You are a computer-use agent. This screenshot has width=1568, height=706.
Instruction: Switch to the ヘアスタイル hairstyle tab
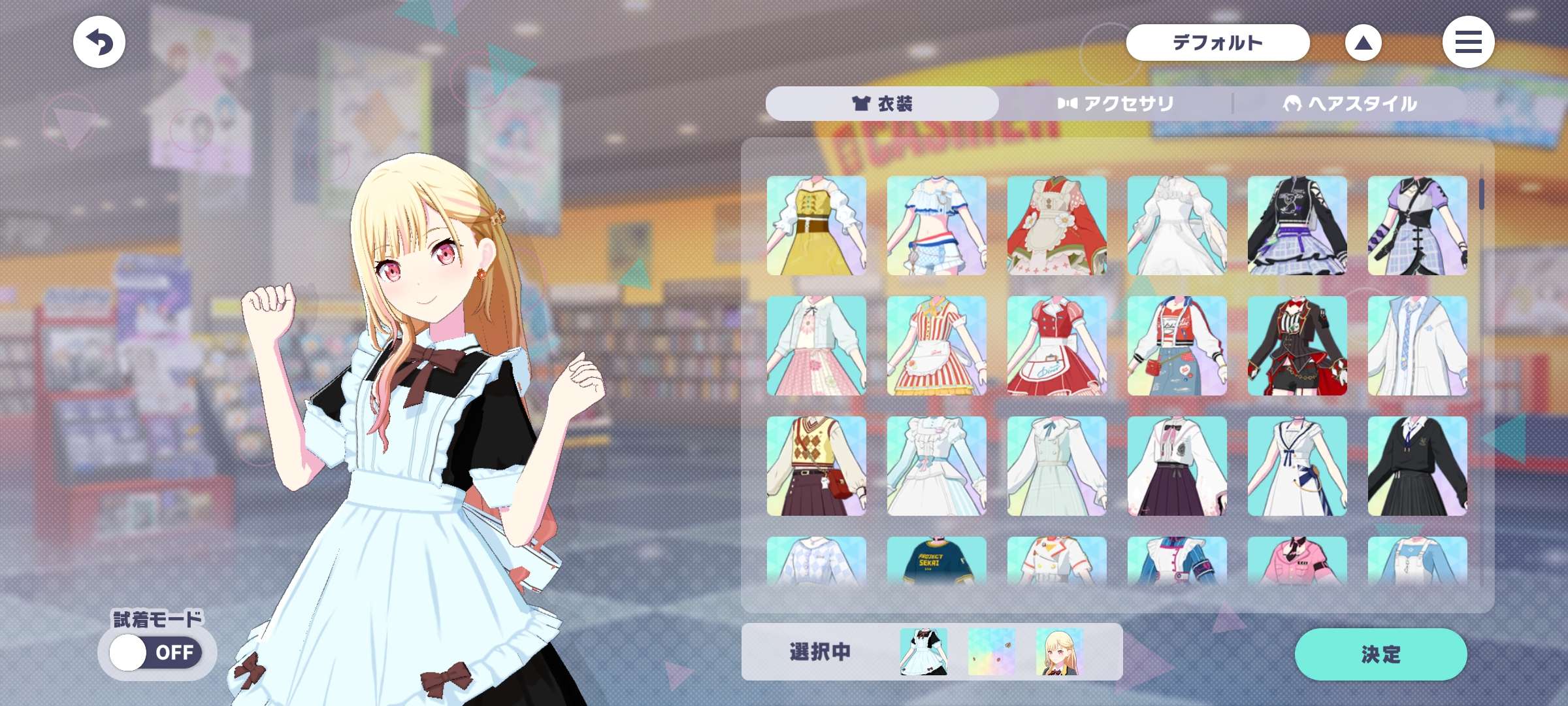click(1350, 103)
